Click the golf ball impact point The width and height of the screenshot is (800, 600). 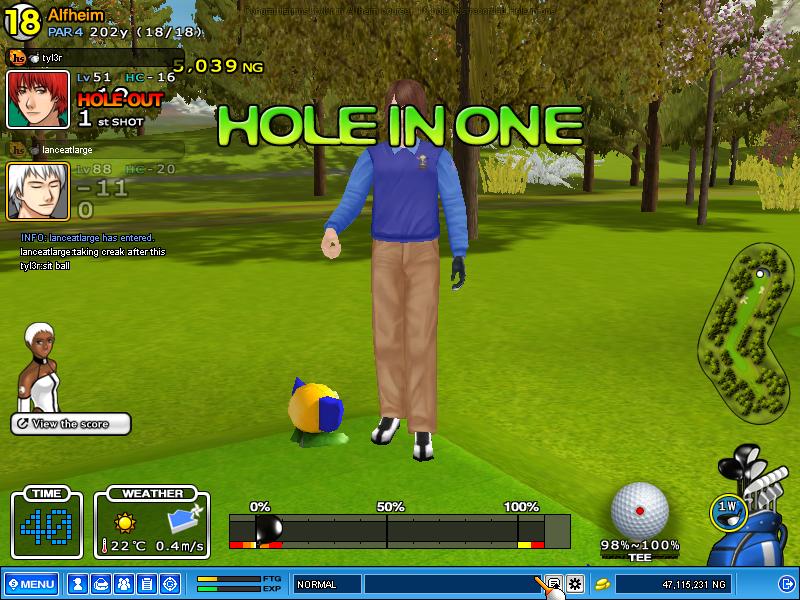click(639, 510)
